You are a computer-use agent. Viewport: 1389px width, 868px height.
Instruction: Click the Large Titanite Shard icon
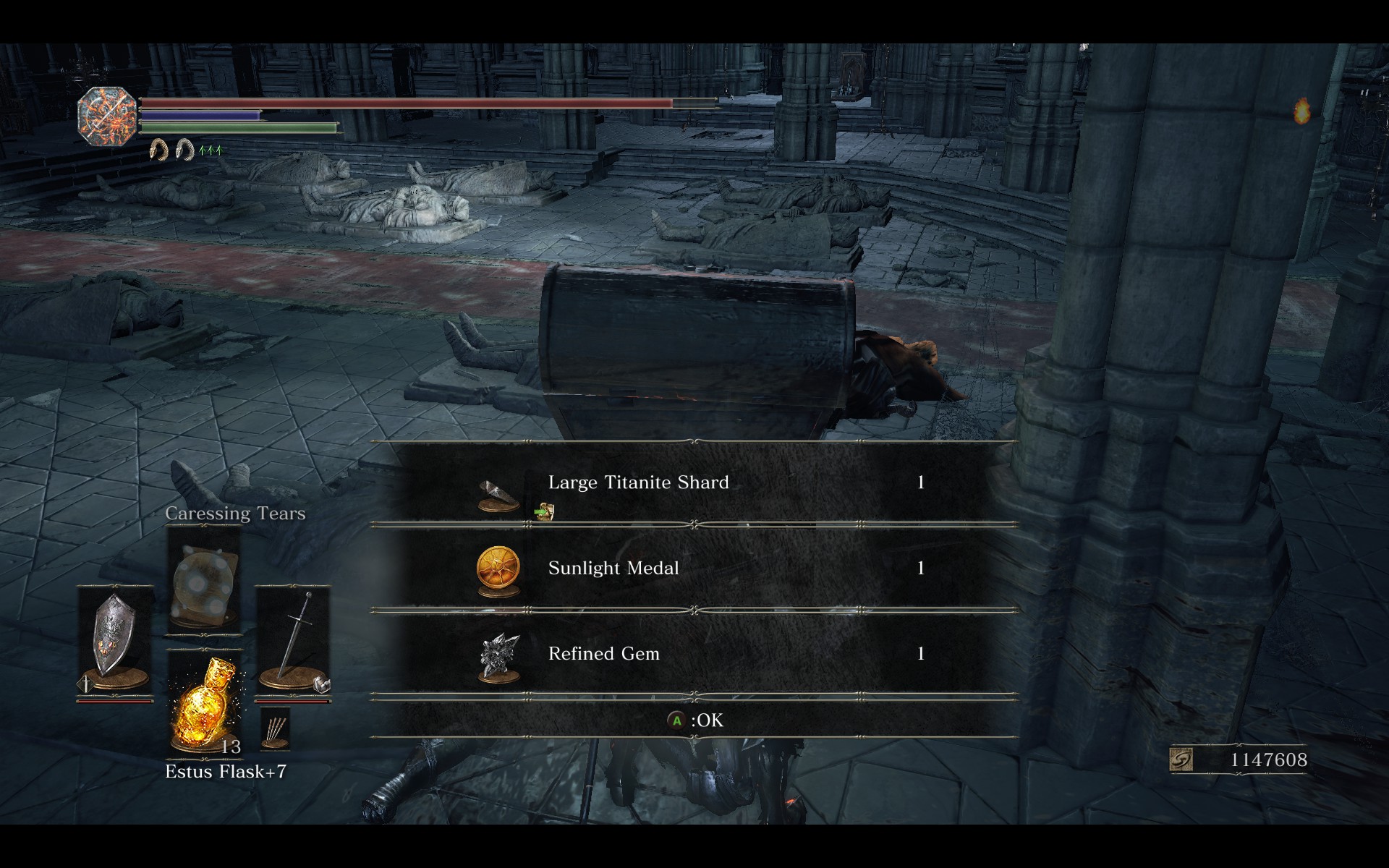click(x=498, y=495)
